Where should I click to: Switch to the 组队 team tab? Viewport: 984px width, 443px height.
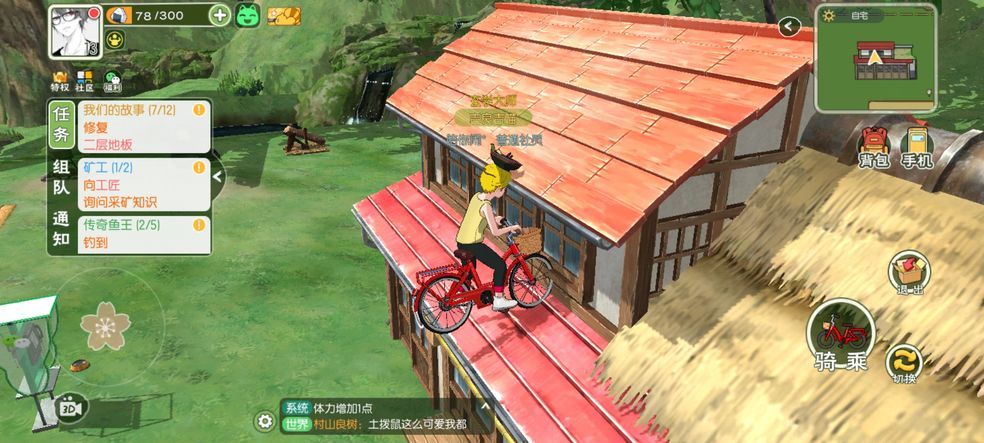click(x=61, y=177)
